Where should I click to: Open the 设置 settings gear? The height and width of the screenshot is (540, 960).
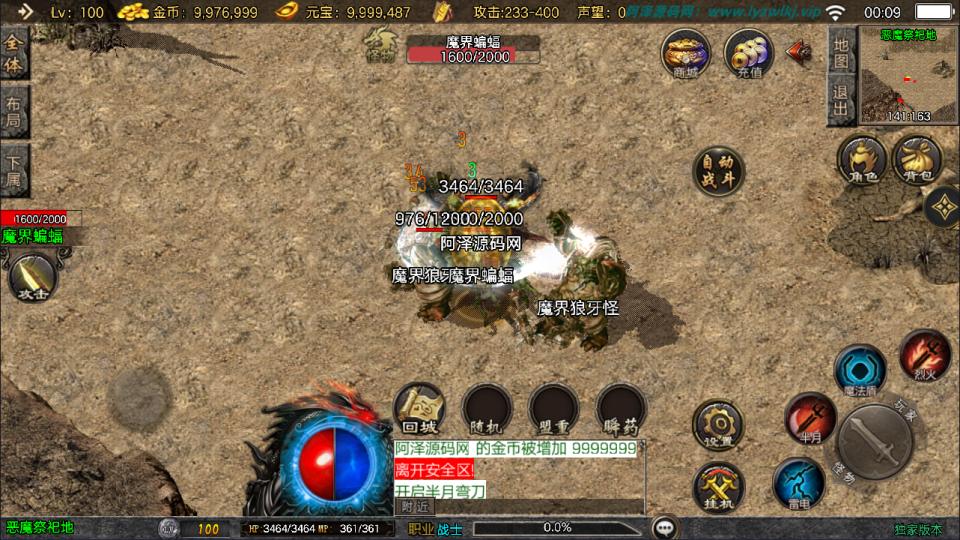718,424
